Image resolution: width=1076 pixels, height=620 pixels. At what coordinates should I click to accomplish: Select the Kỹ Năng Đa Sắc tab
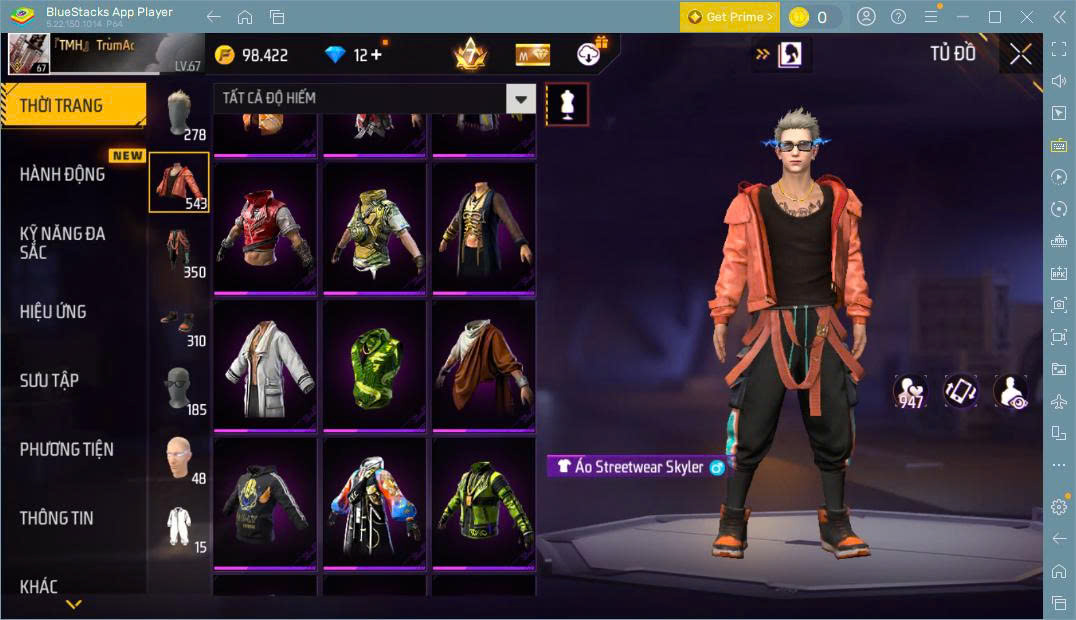(62, 242)
